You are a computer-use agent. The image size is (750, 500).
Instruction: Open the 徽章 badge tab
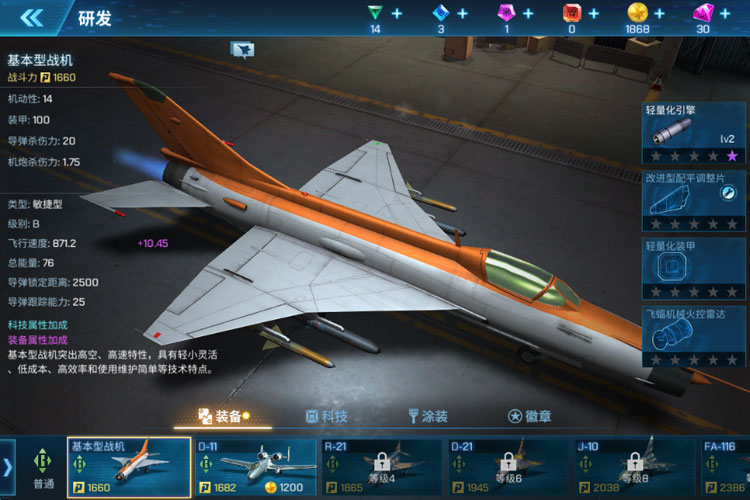point(529,416)
